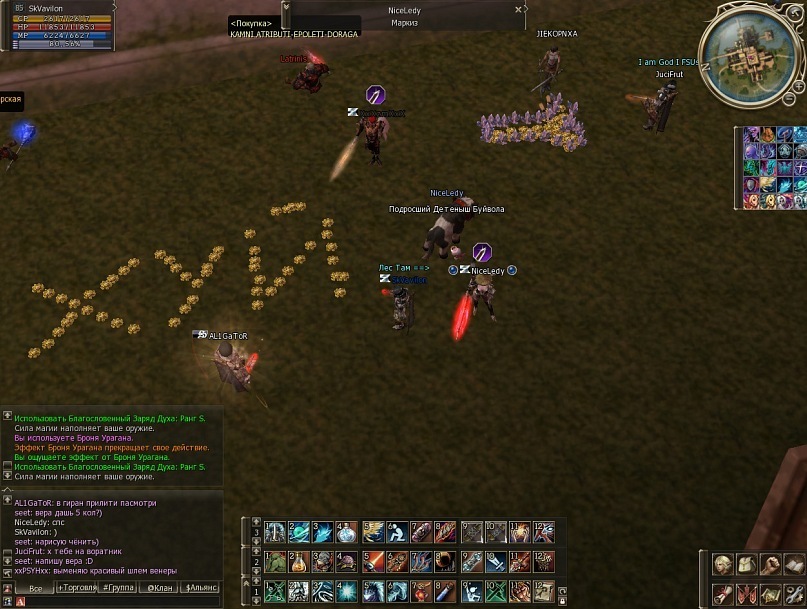Open the skills book icon
The height and width of the screenshot is (609, 807).
pos(794,565)
